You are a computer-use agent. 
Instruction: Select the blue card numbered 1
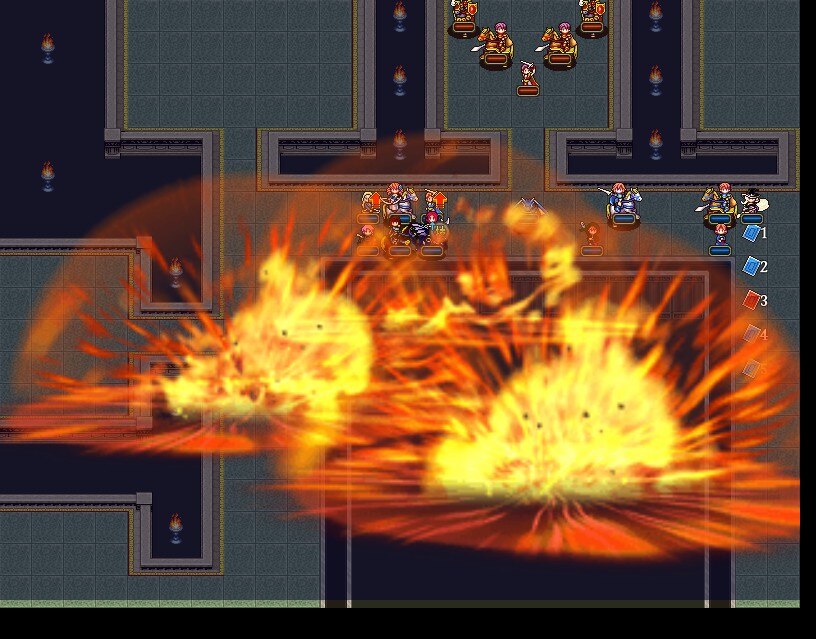(752, 233)
